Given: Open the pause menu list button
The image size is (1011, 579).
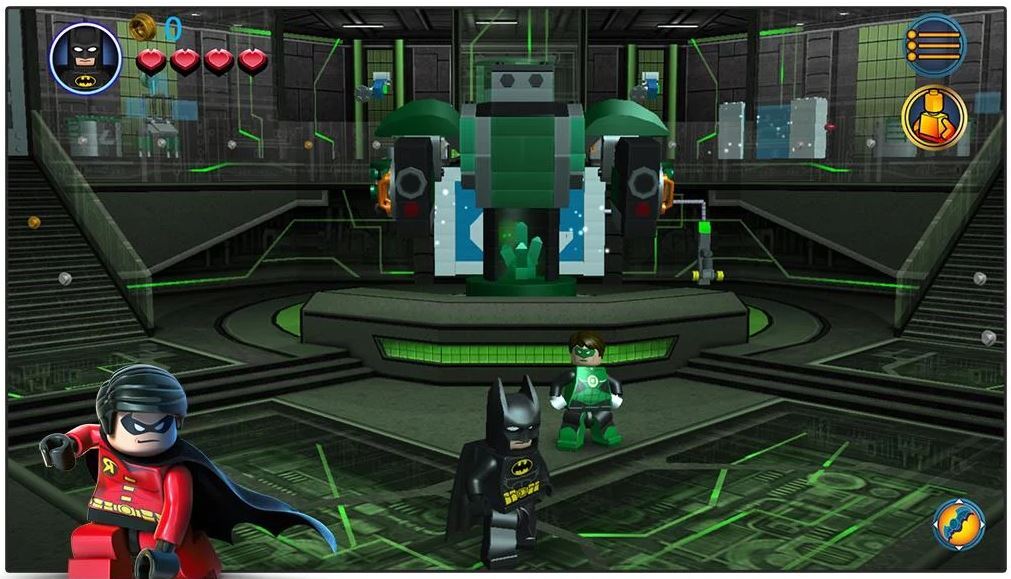Looking at the screenshot, I should 935,43.
